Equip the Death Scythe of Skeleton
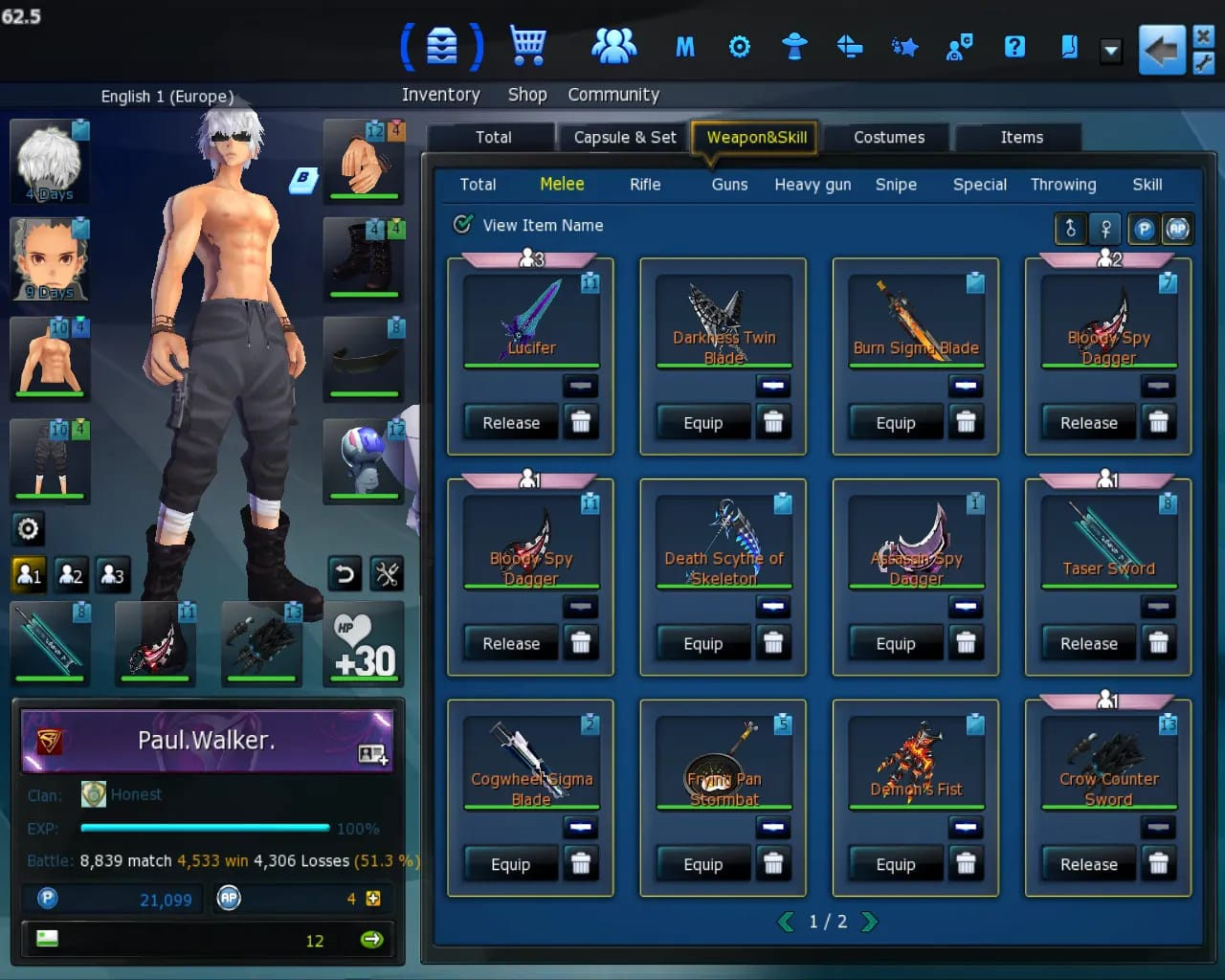The width and height of the screenshot is (1225, 980). [x=702, y=644]
